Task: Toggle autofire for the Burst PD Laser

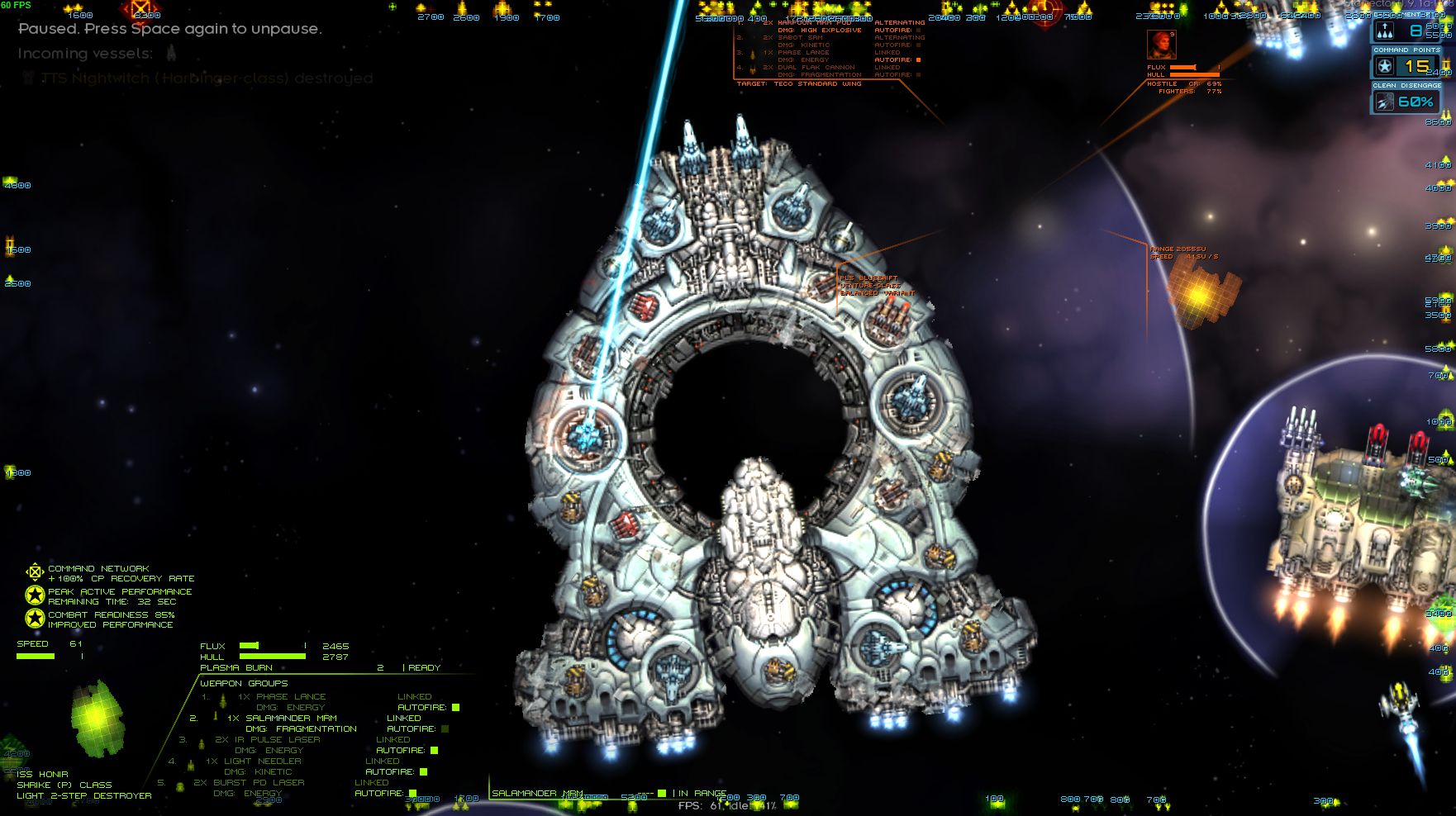Action: pos(412,793)
